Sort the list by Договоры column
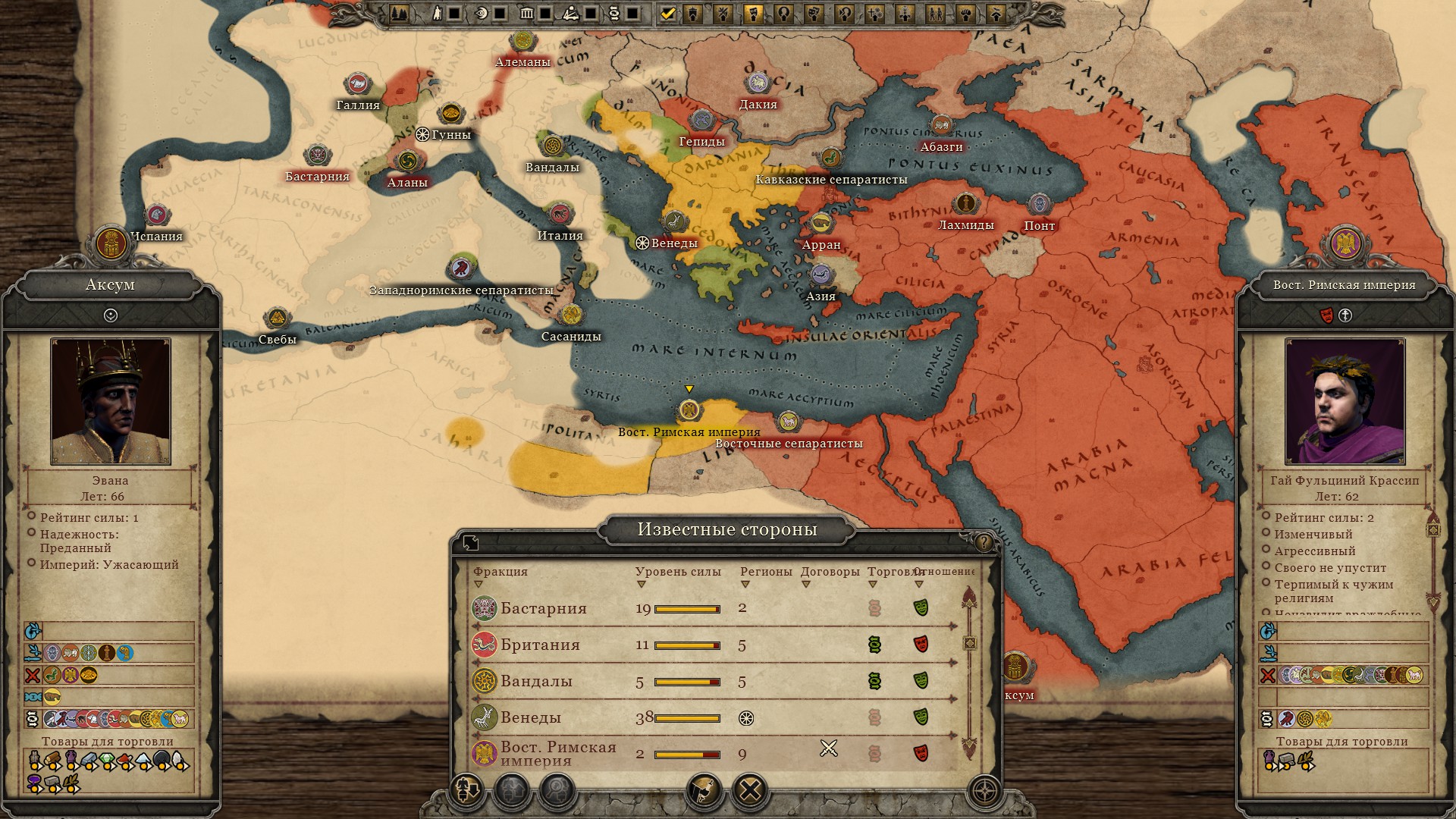This screenshot has width=1456, height=819. (830, 573)
